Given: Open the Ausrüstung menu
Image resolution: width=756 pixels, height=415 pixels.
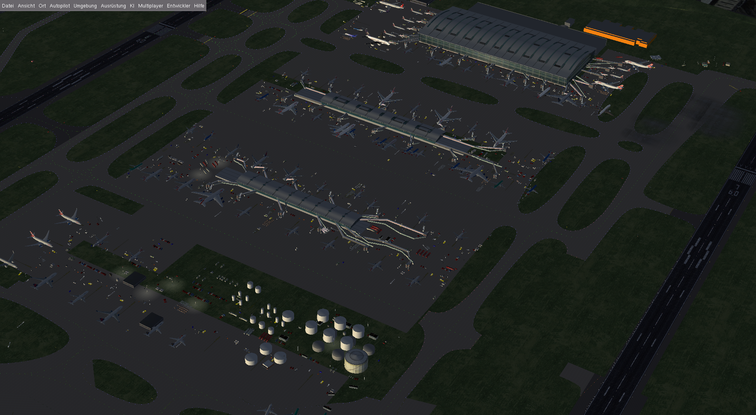Looking at the screenshot, I should [113, 5].
